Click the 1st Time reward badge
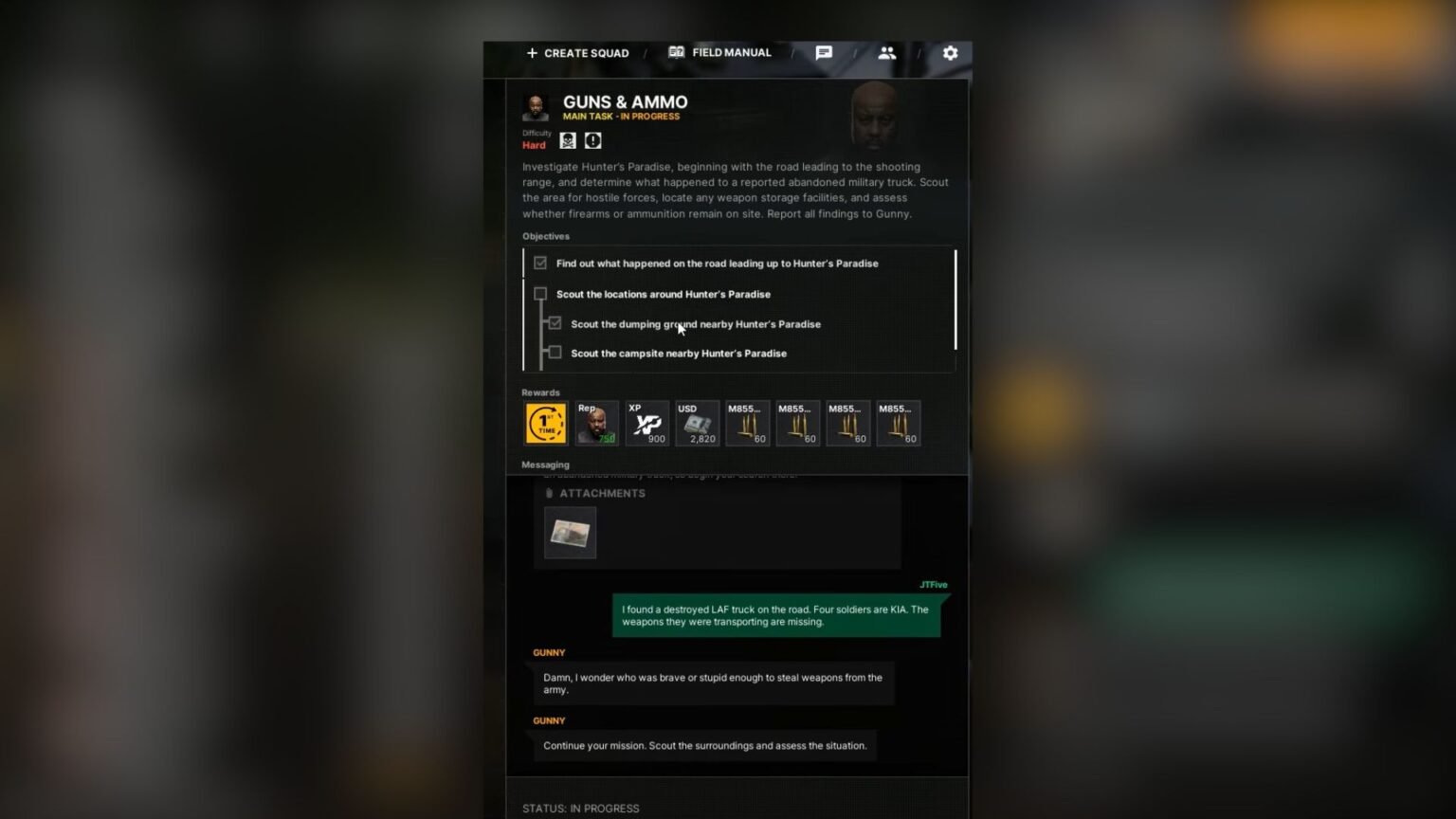 (x=545, y=423)
